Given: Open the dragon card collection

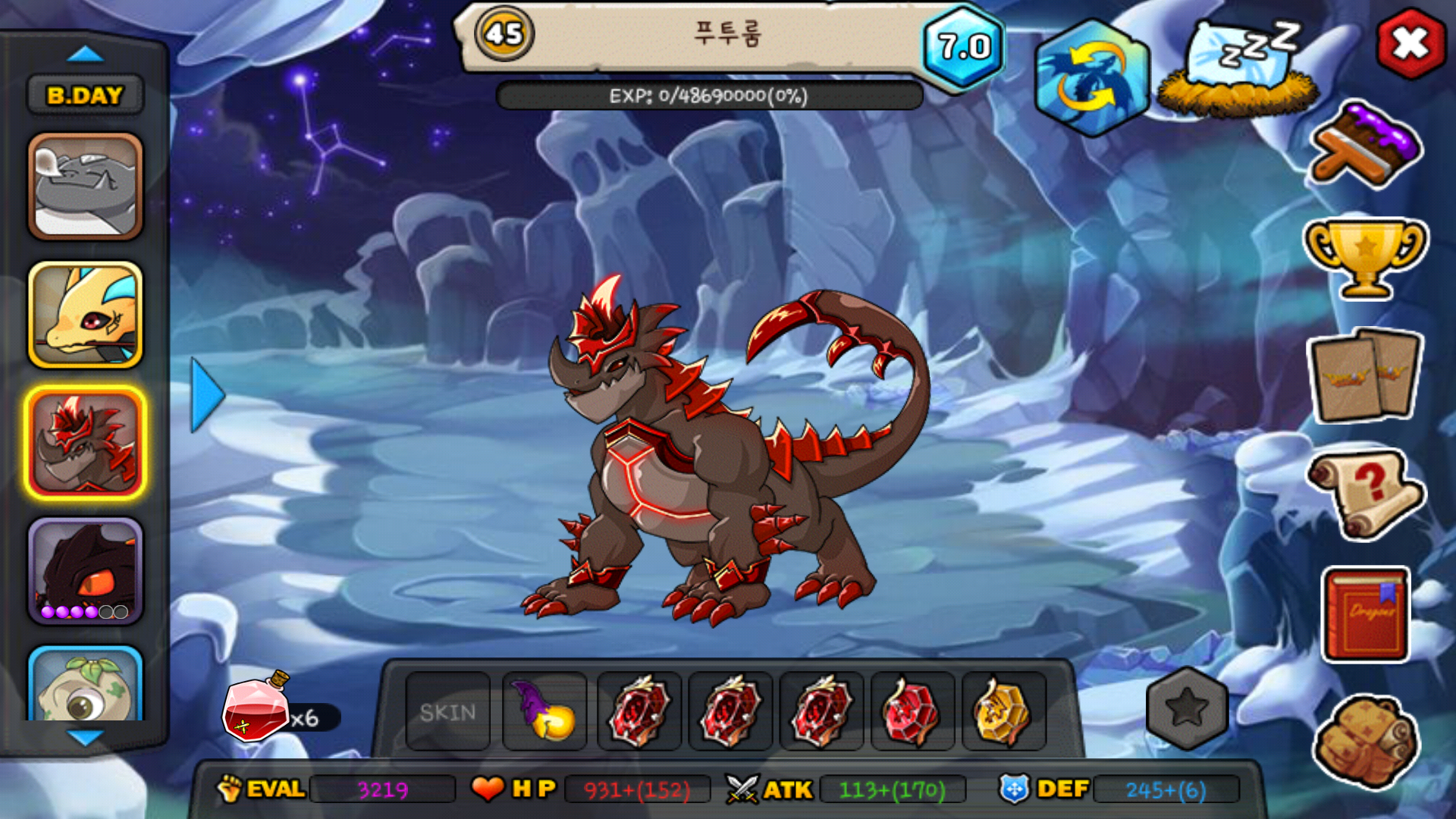Looking at the screenshot, I should (x=1365, y=375).
